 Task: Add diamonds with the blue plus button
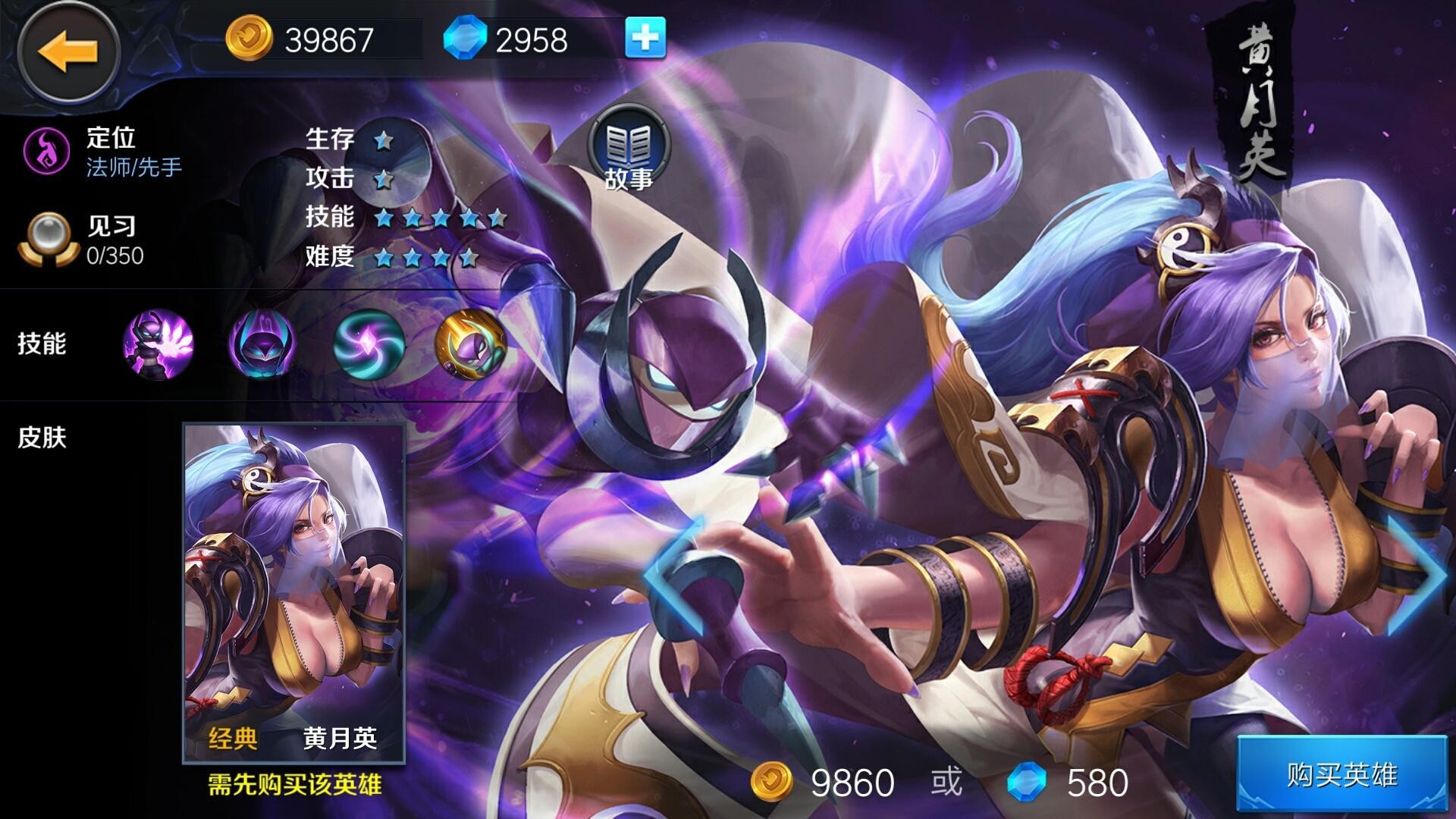pos(645,38)
